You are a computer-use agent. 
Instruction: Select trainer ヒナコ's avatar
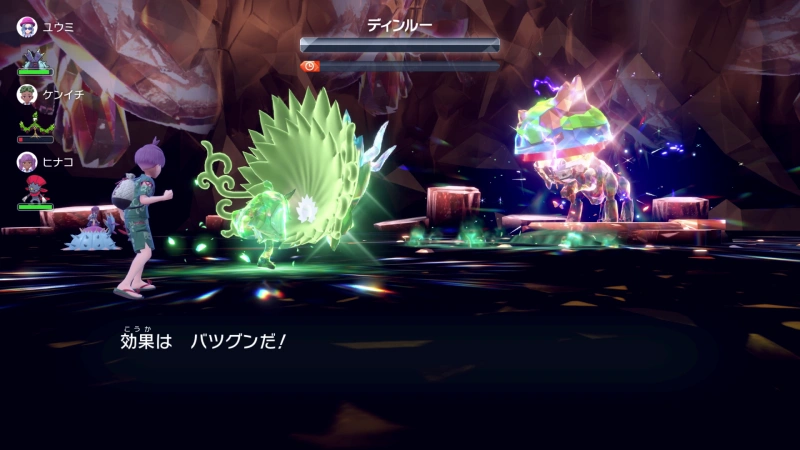tap(27, 161)
